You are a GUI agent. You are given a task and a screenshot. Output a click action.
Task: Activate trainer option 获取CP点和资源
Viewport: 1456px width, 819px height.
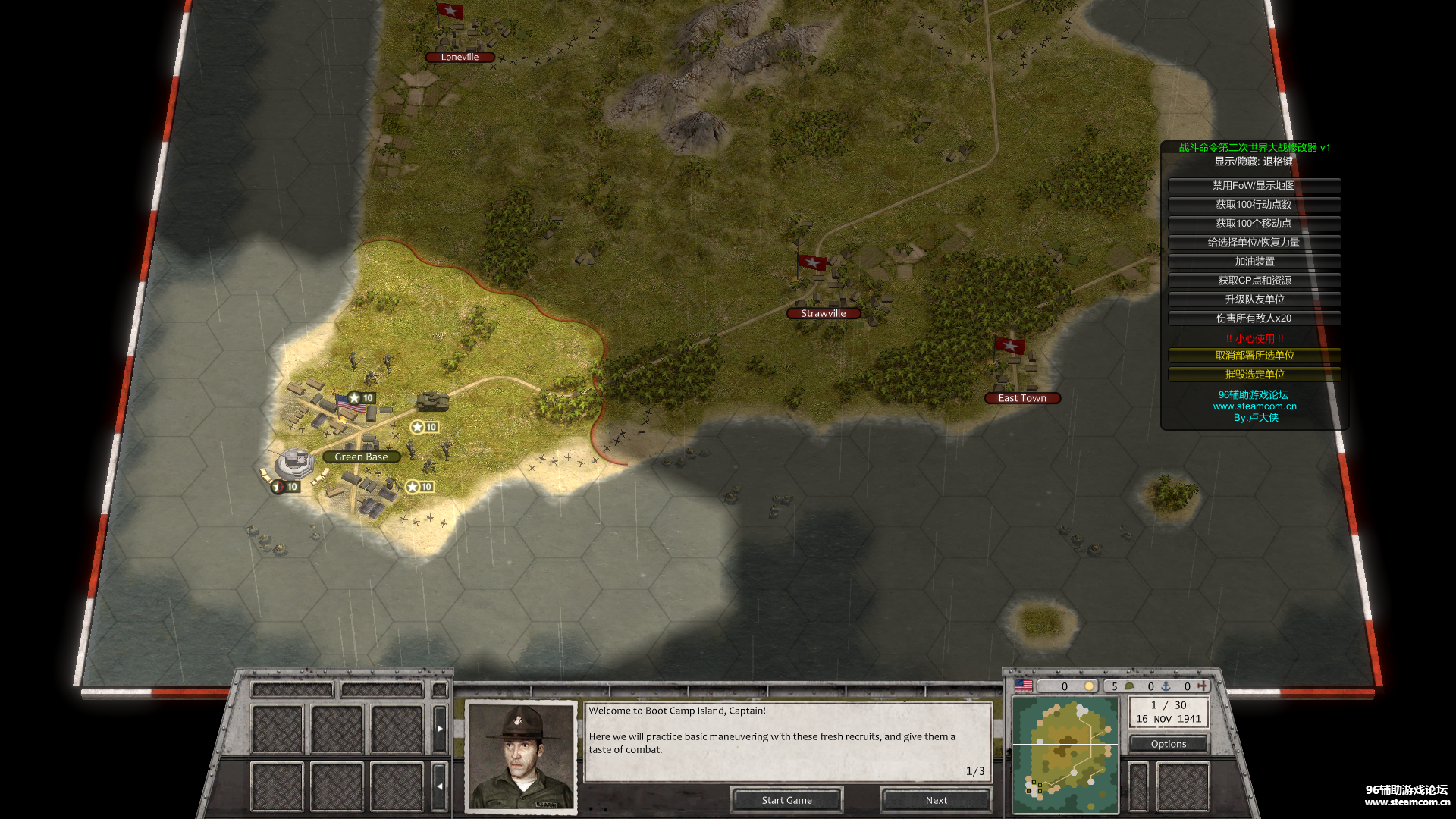[x=1254, y=281]
